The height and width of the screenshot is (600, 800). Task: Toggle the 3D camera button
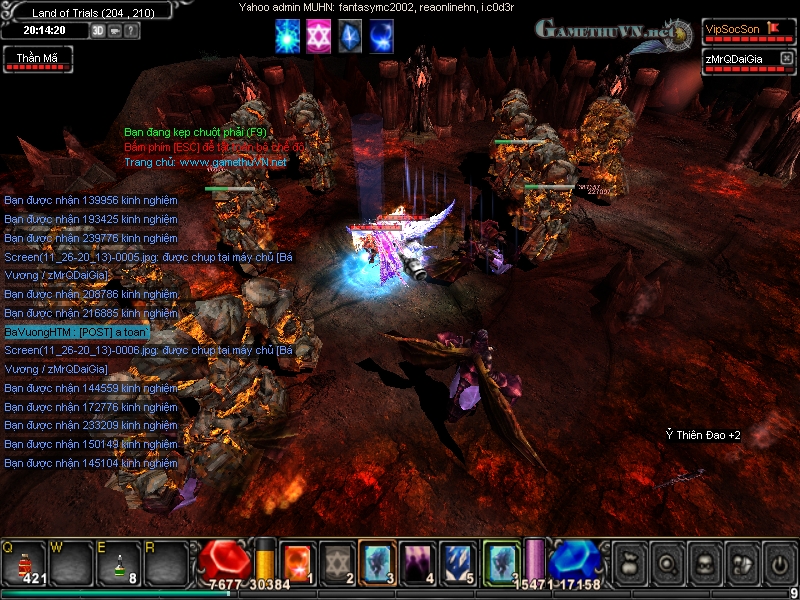(x=98, y=30)
